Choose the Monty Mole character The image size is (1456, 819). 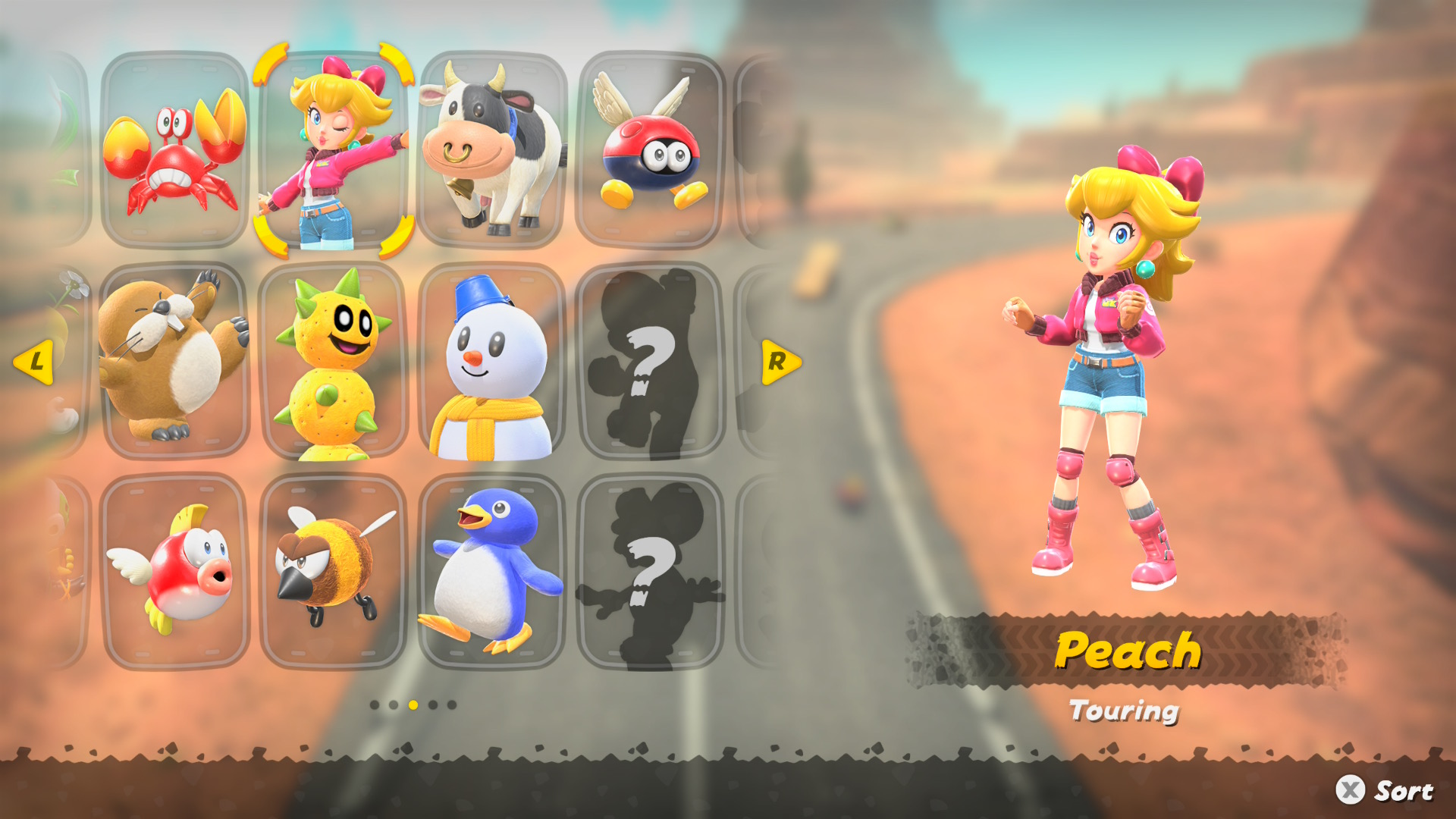tap(174, 361)
